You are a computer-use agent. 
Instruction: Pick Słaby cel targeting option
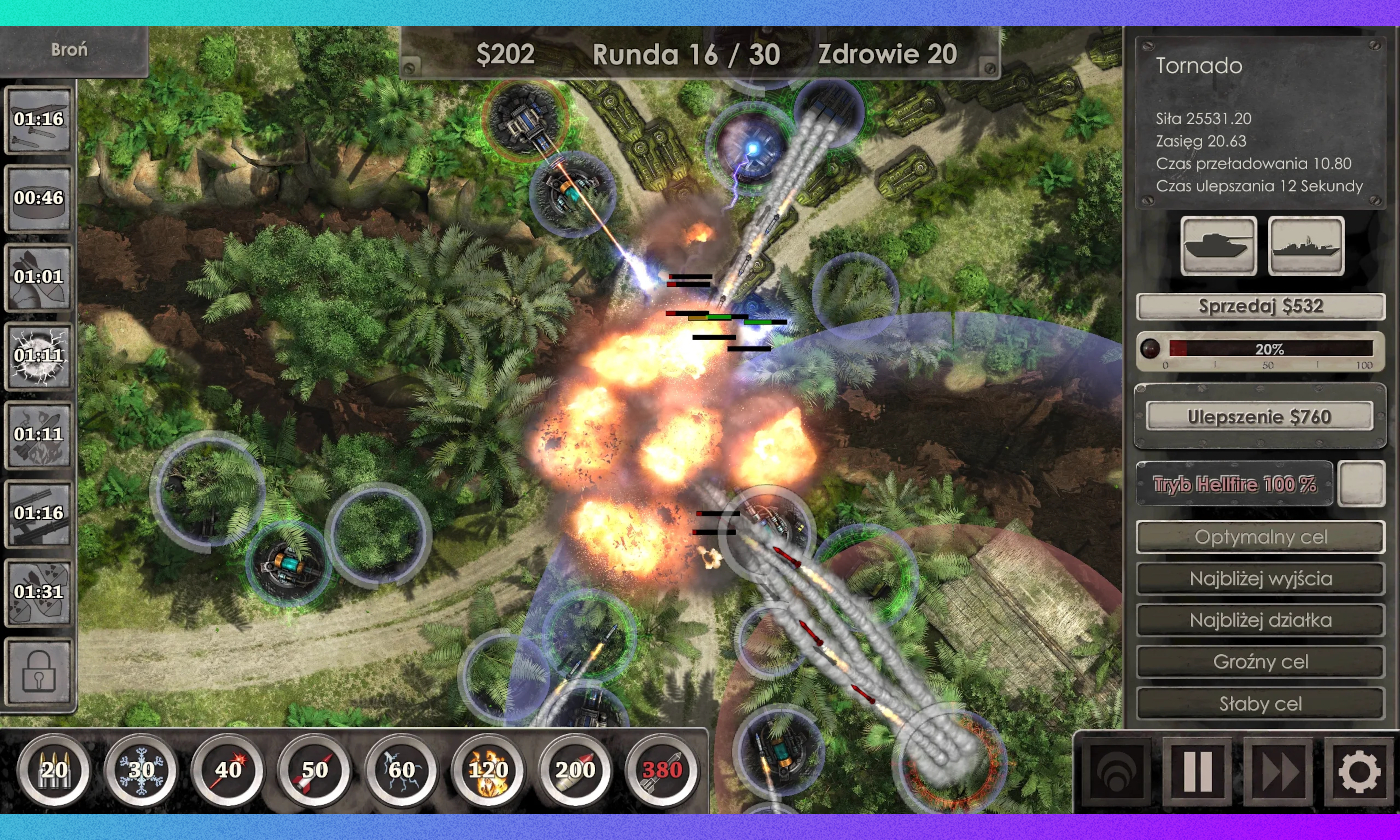1260,704
